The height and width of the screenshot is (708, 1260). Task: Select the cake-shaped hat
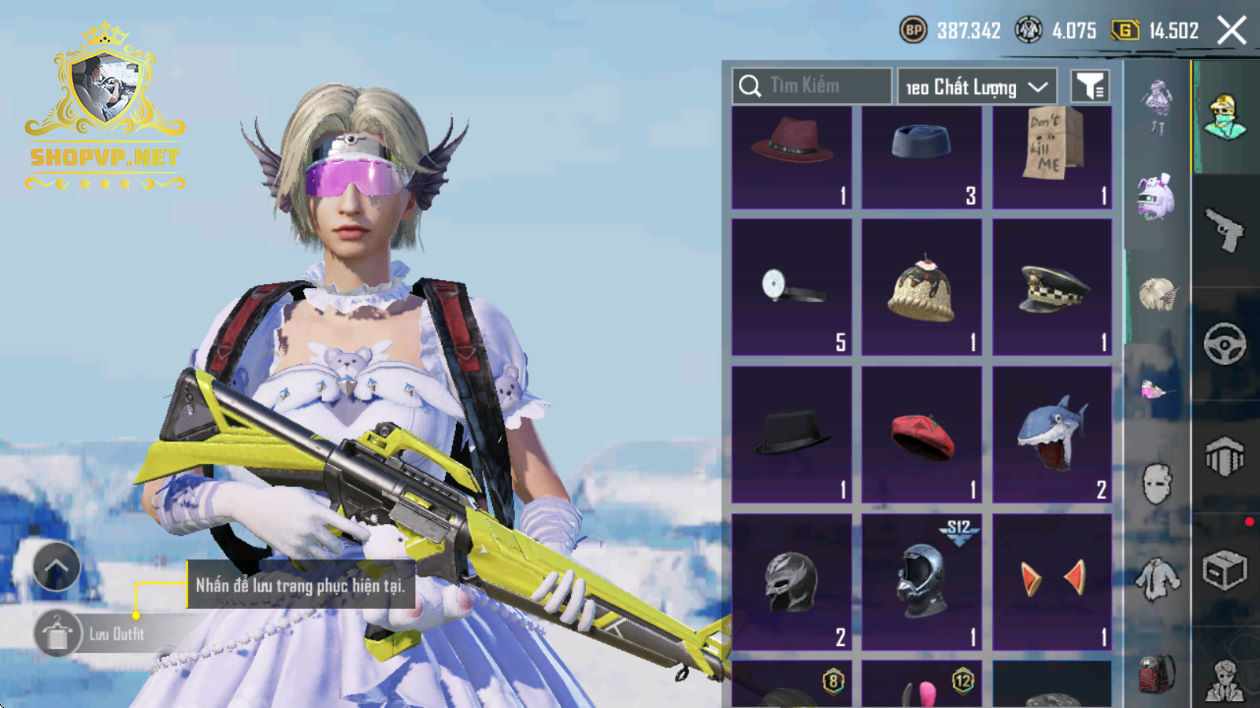922,287
